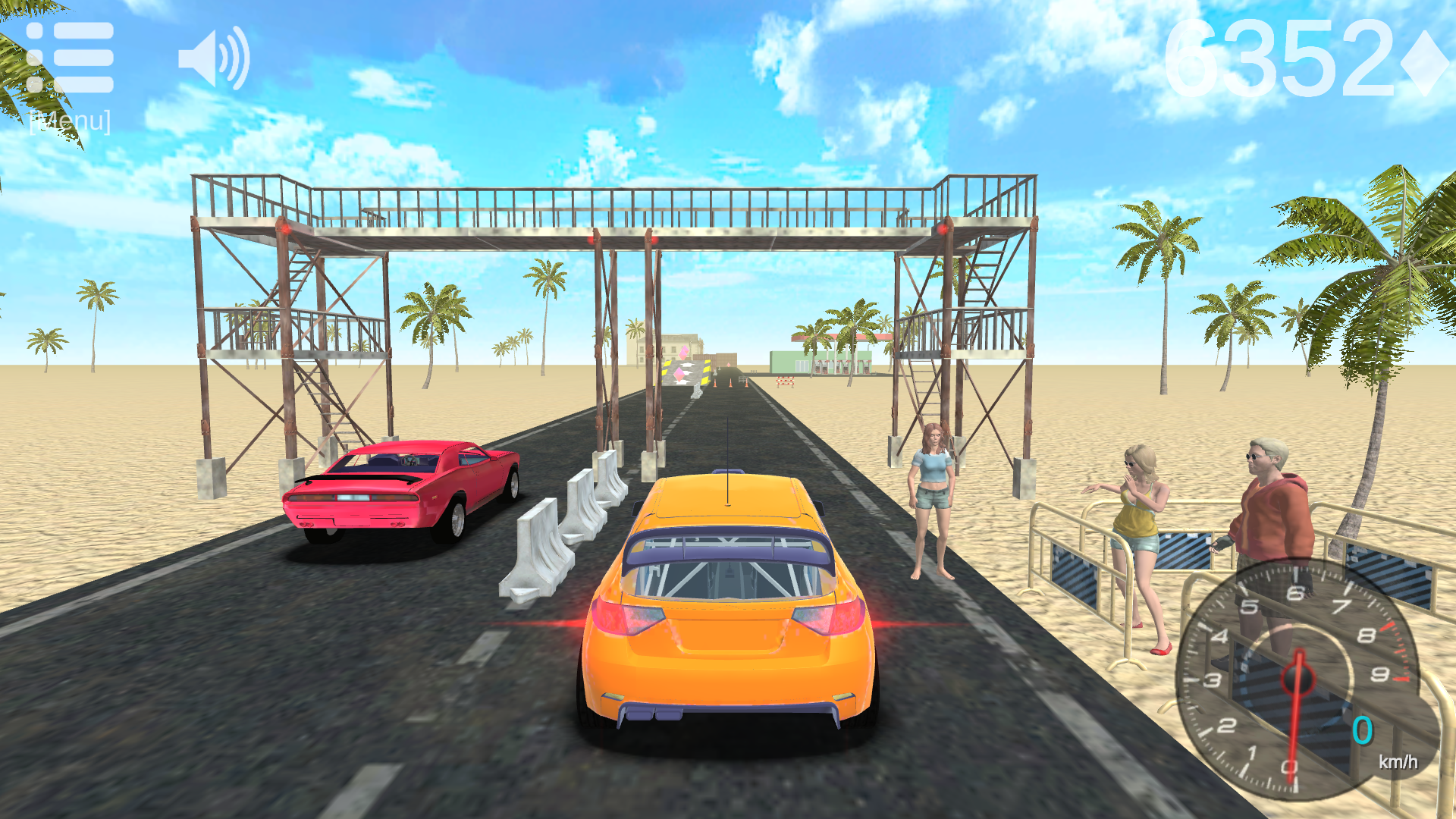This screenshot has width=1456, height=819.
Task: Toggle sound off using the volume symbol
Action: coord(215,58)
